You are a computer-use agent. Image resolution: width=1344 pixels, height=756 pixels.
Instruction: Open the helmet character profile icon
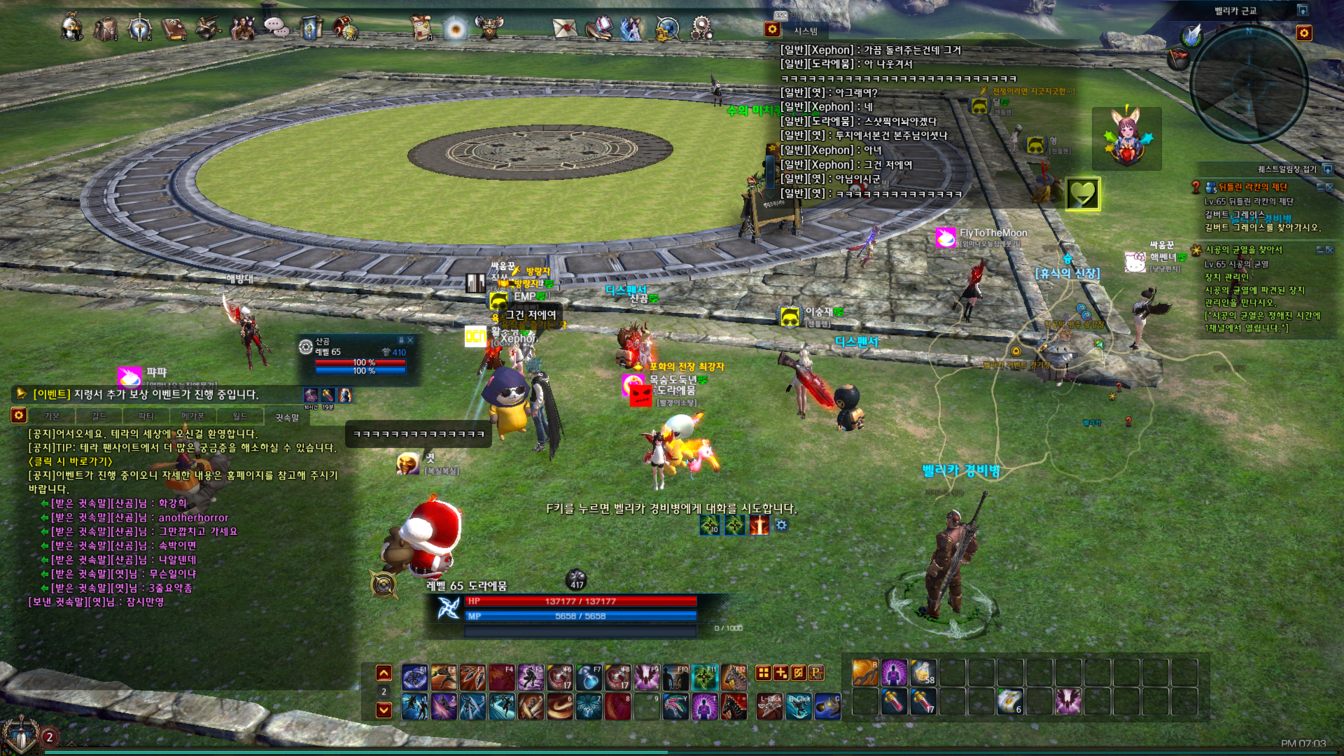[72, 27]
